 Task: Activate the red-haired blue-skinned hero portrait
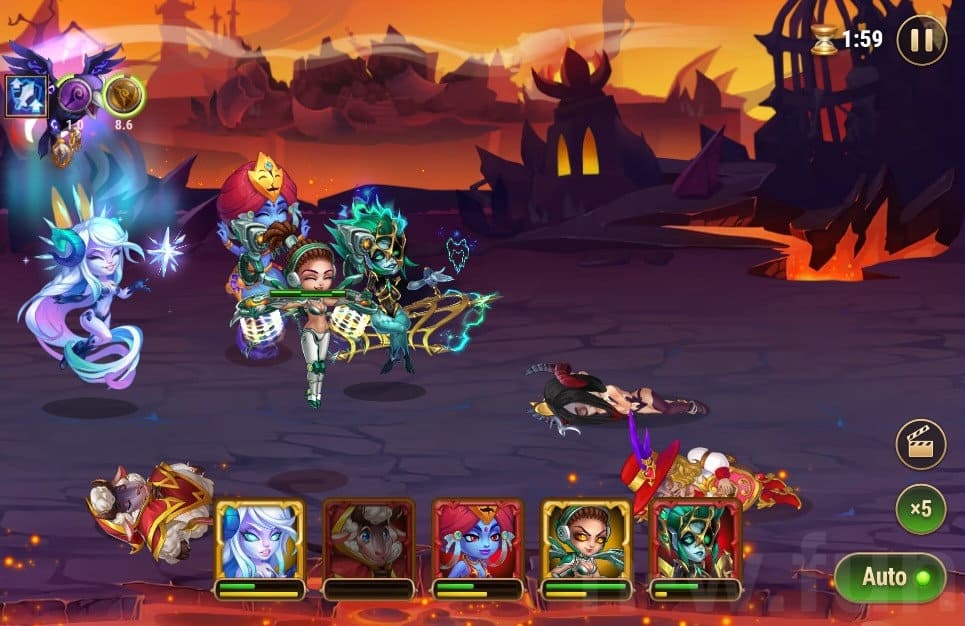coord(477,540)
